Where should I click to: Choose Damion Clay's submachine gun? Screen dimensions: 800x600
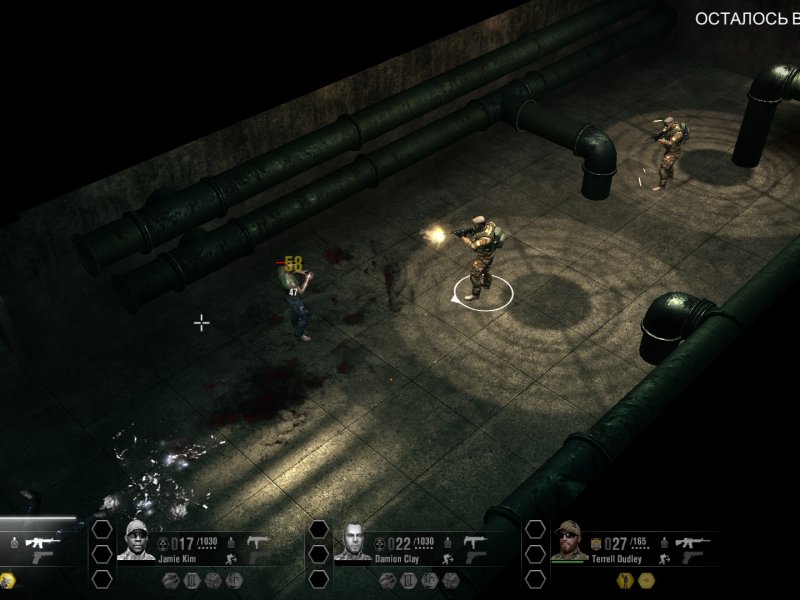[x=474, y=541]
